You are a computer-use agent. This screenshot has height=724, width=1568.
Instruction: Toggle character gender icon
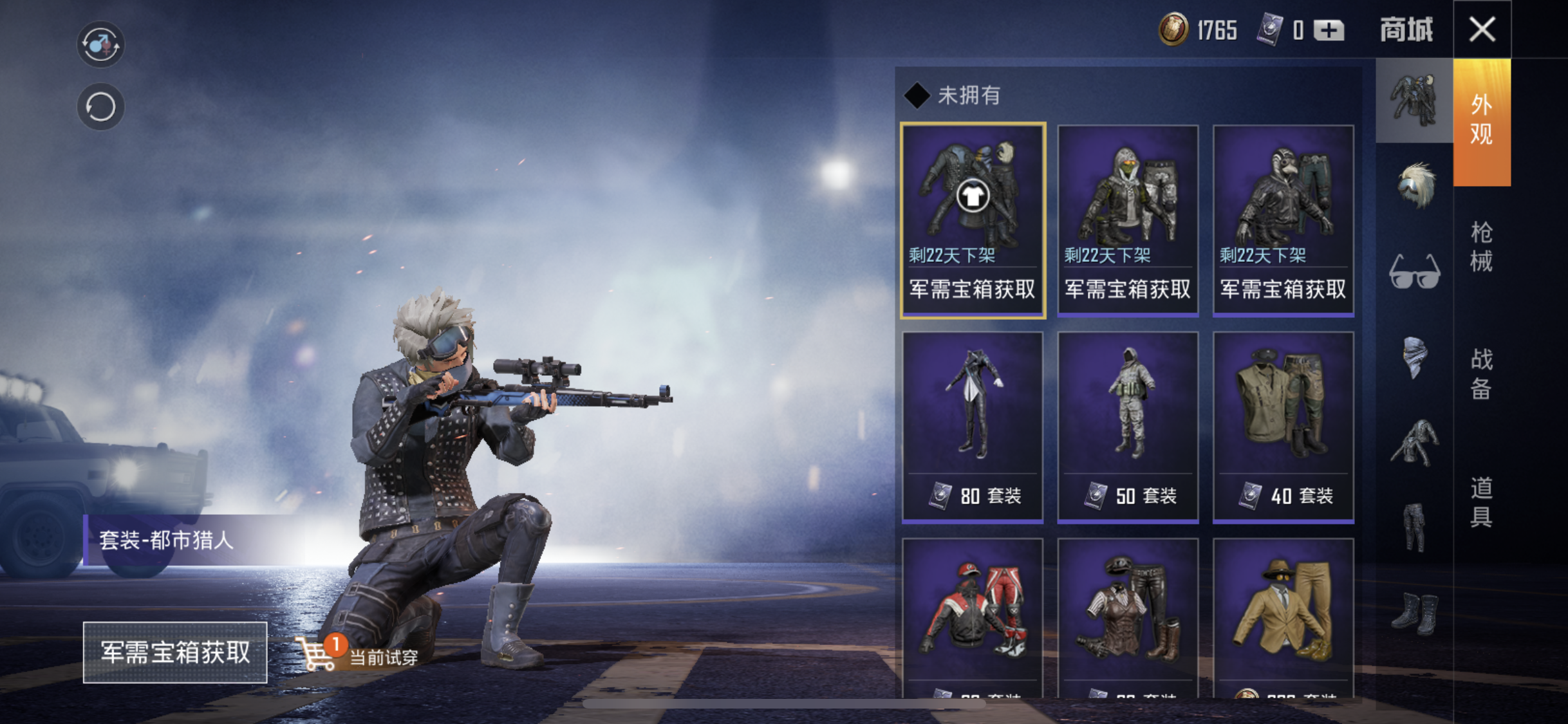point(100,44)
